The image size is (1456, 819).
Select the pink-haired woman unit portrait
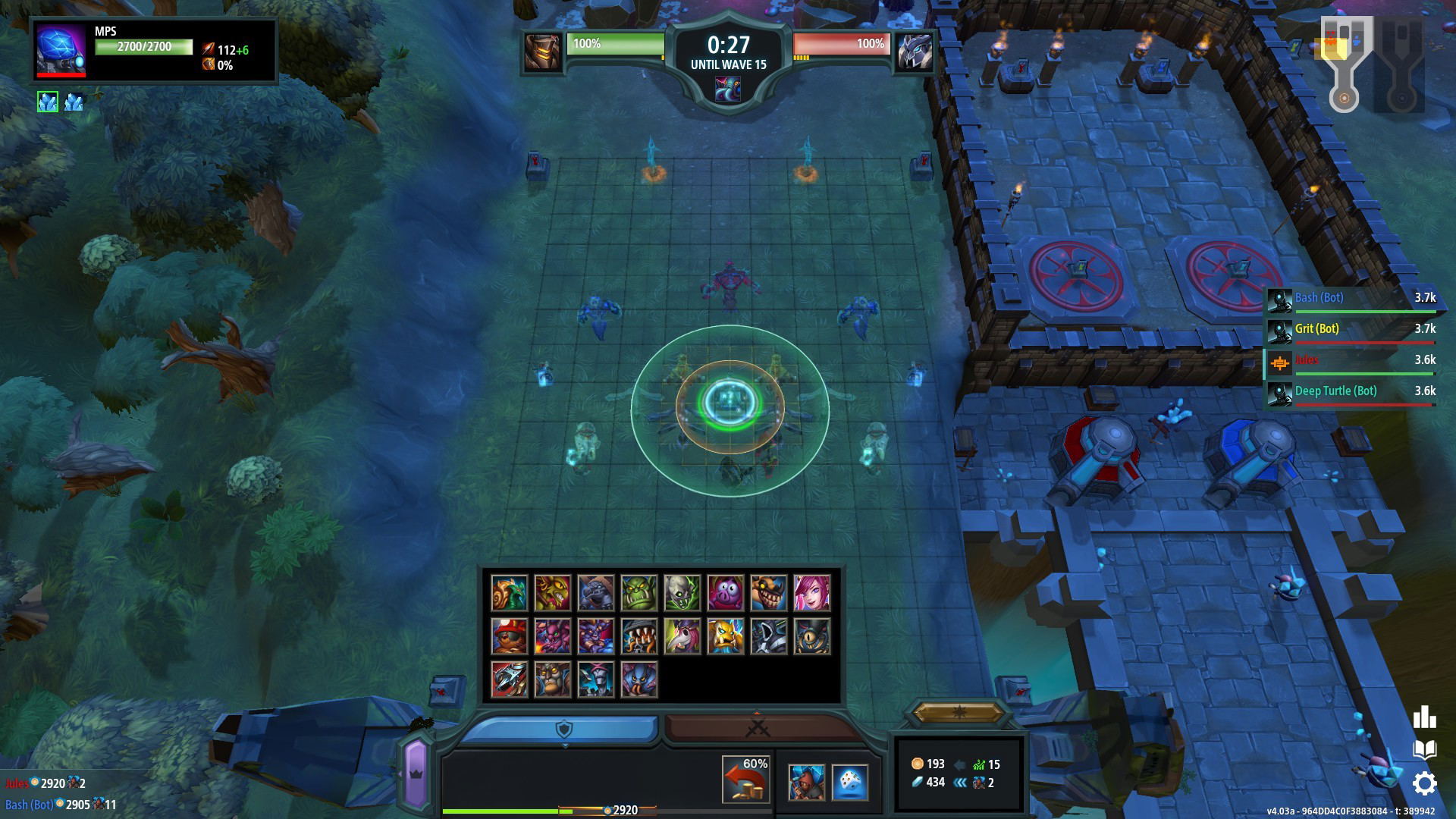pos(812,593)
